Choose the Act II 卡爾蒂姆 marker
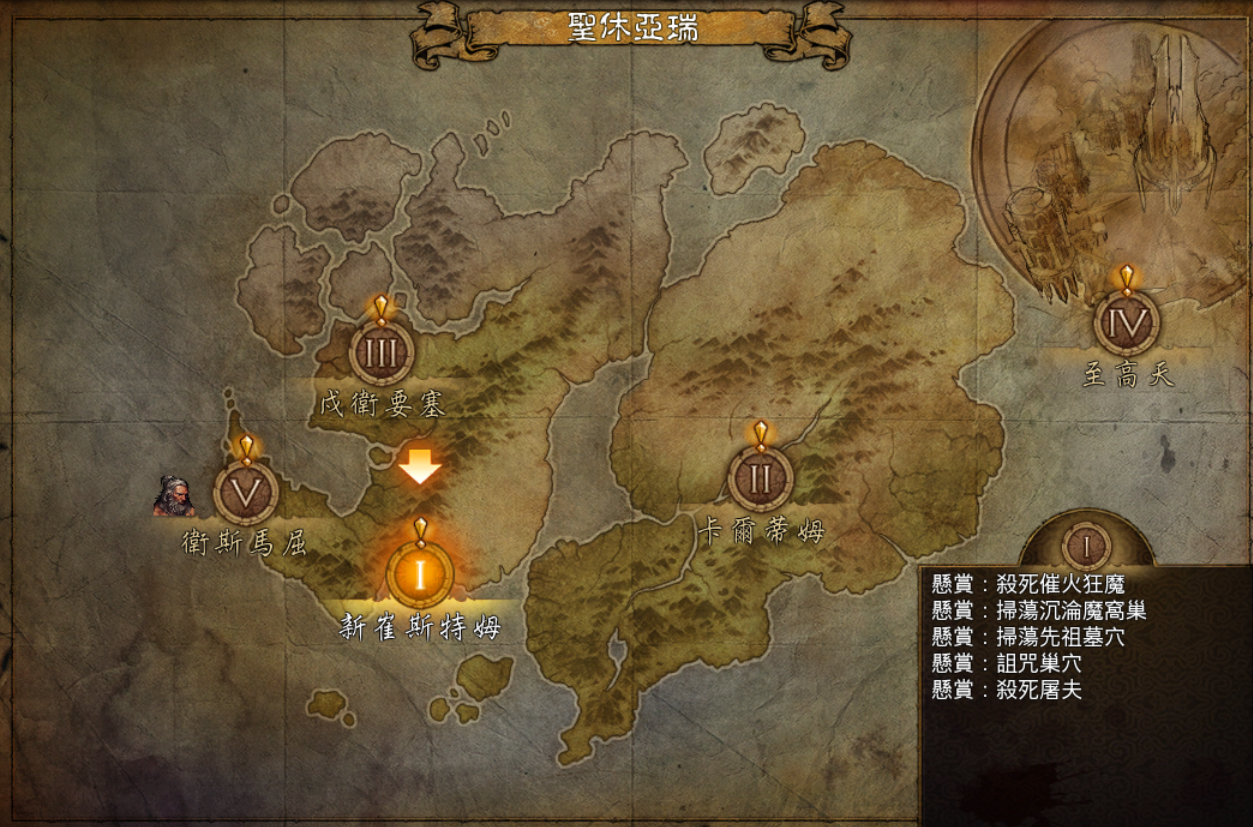 (760, 479)
